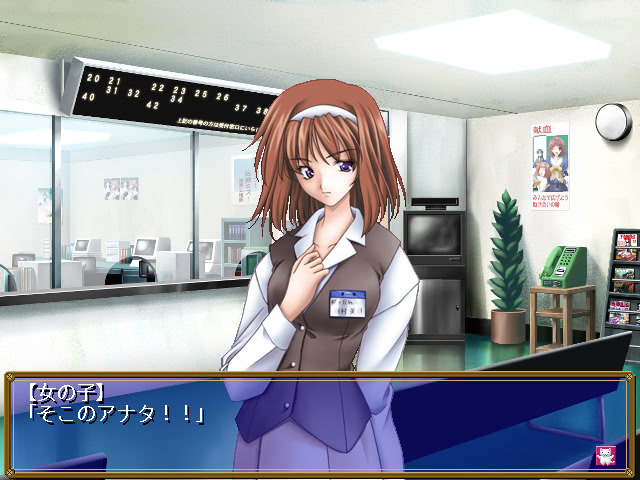Click the white cat continue icon
The width and height of the screenshot is (640, 480).
[605, 453]
